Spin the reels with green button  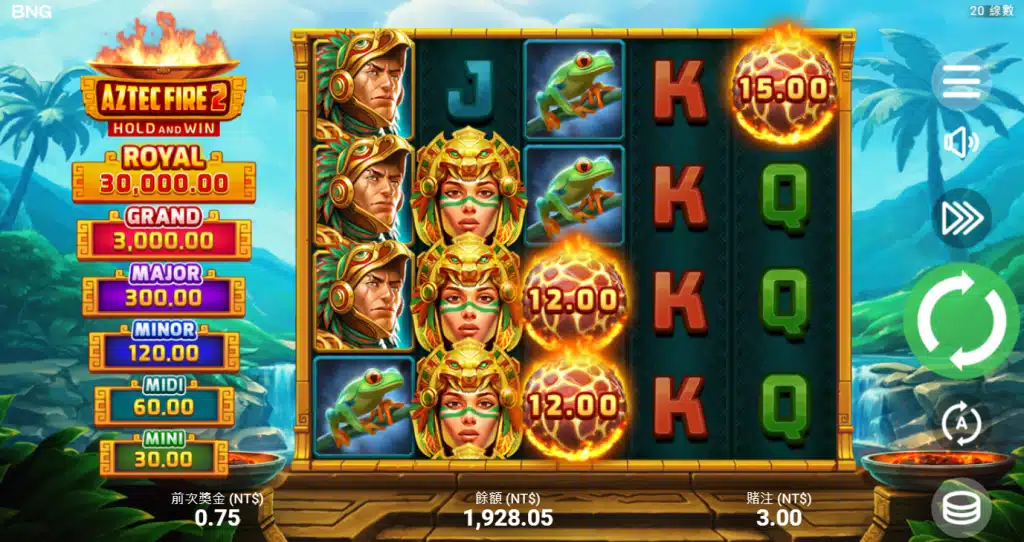coord(962,321)
